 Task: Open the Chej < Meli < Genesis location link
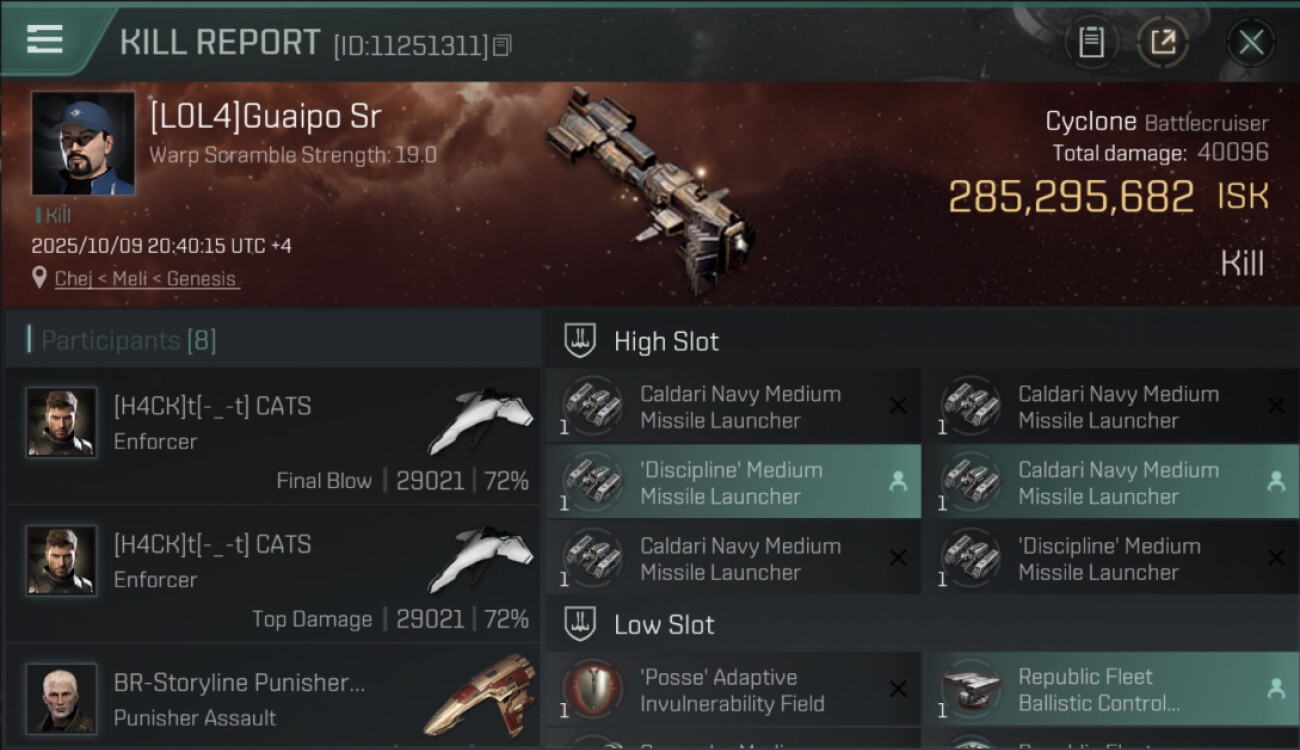[x=146, y=279]
